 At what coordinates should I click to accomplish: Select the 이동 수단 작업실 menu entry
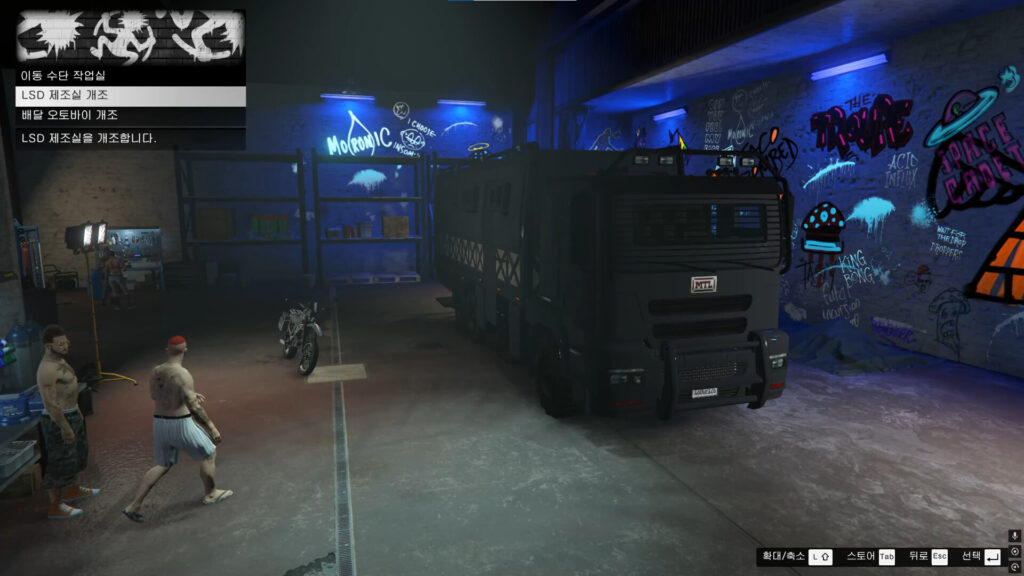click(130, 75)
